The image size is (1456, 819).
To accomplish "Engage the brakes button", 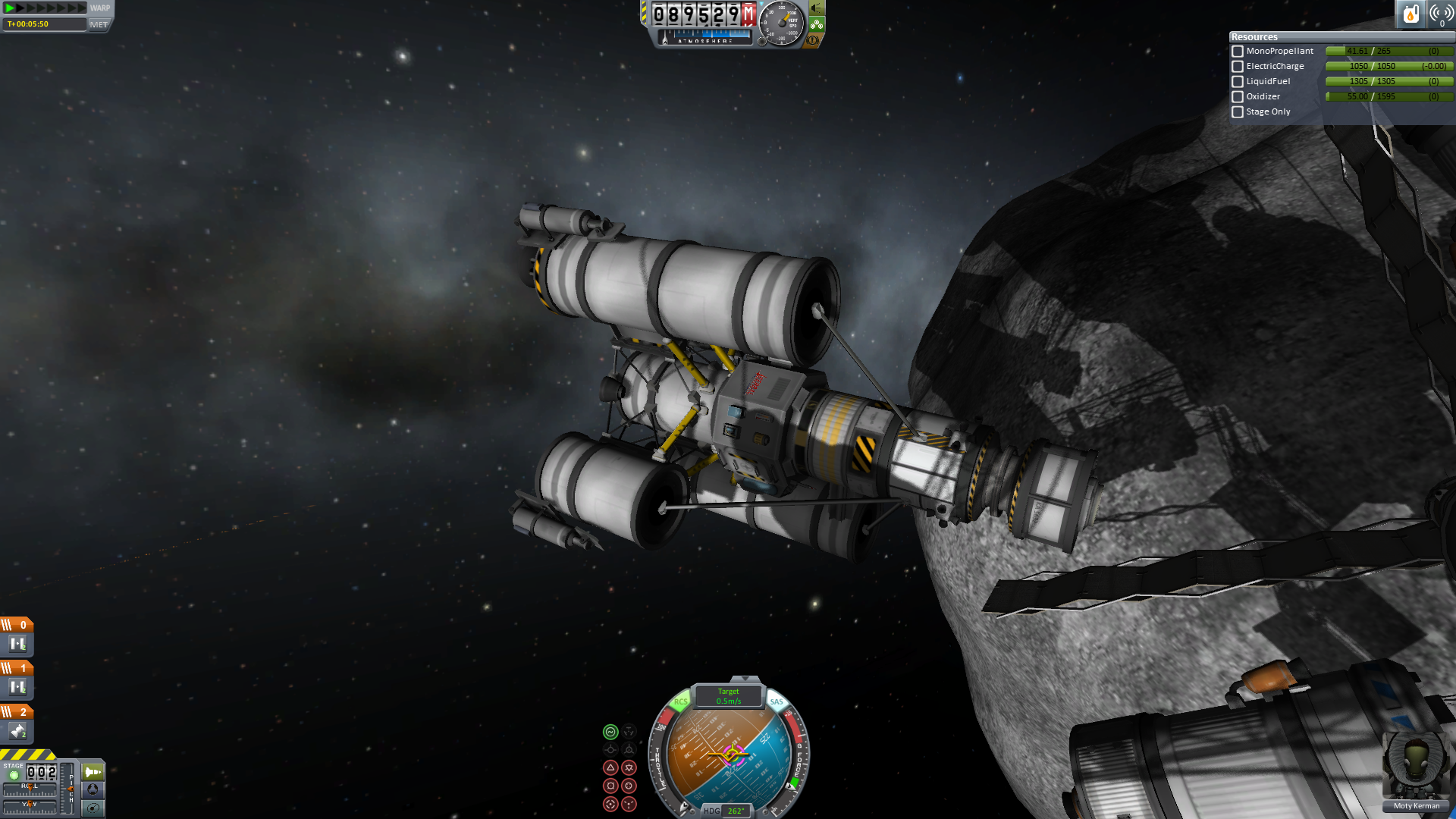I will point(813,40).
